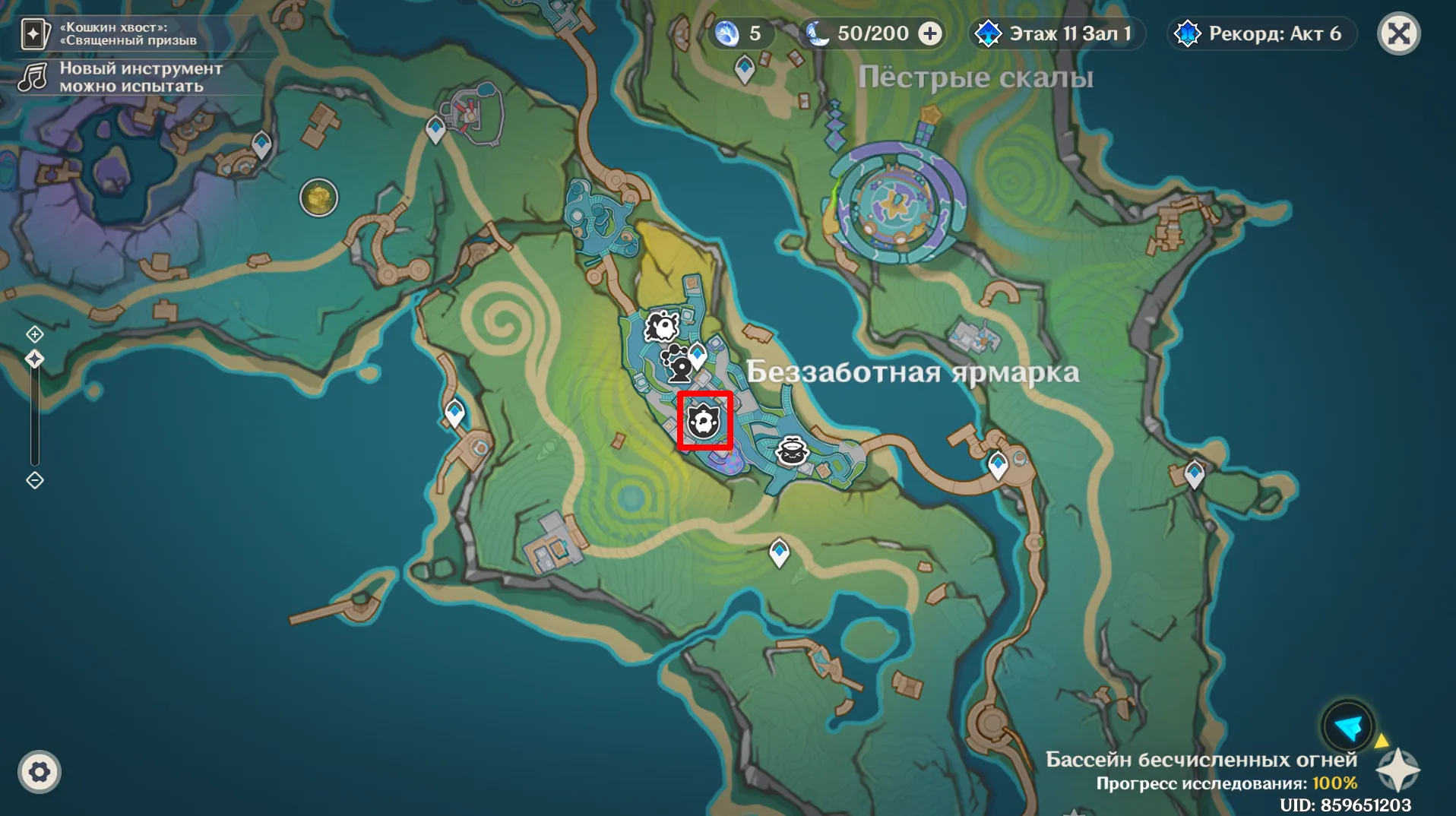Screen dimensions: 1456x816
Task: Select the Original Resin crystal icon
Action: coord(727,33)
